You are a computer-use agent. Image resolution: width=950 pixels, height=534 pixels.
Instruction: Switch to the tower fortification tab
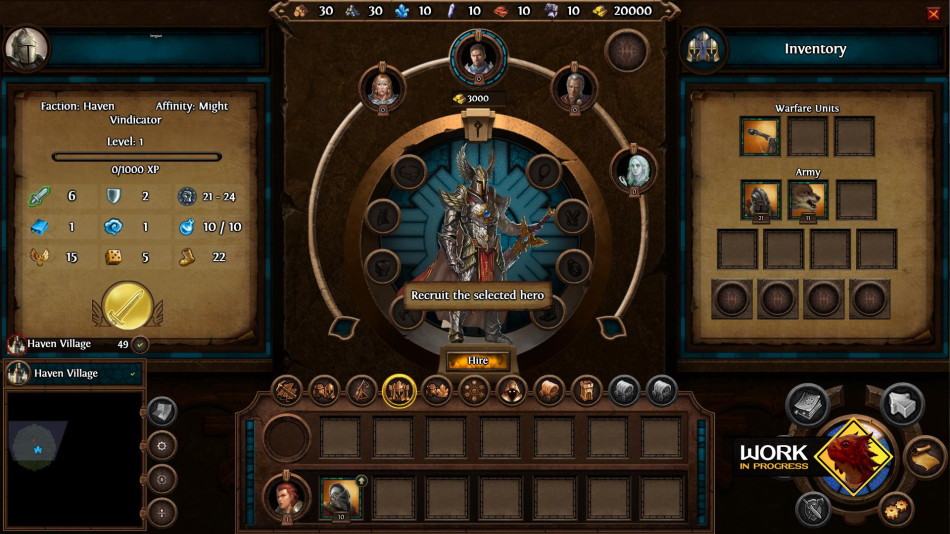[x=585, y=391]
